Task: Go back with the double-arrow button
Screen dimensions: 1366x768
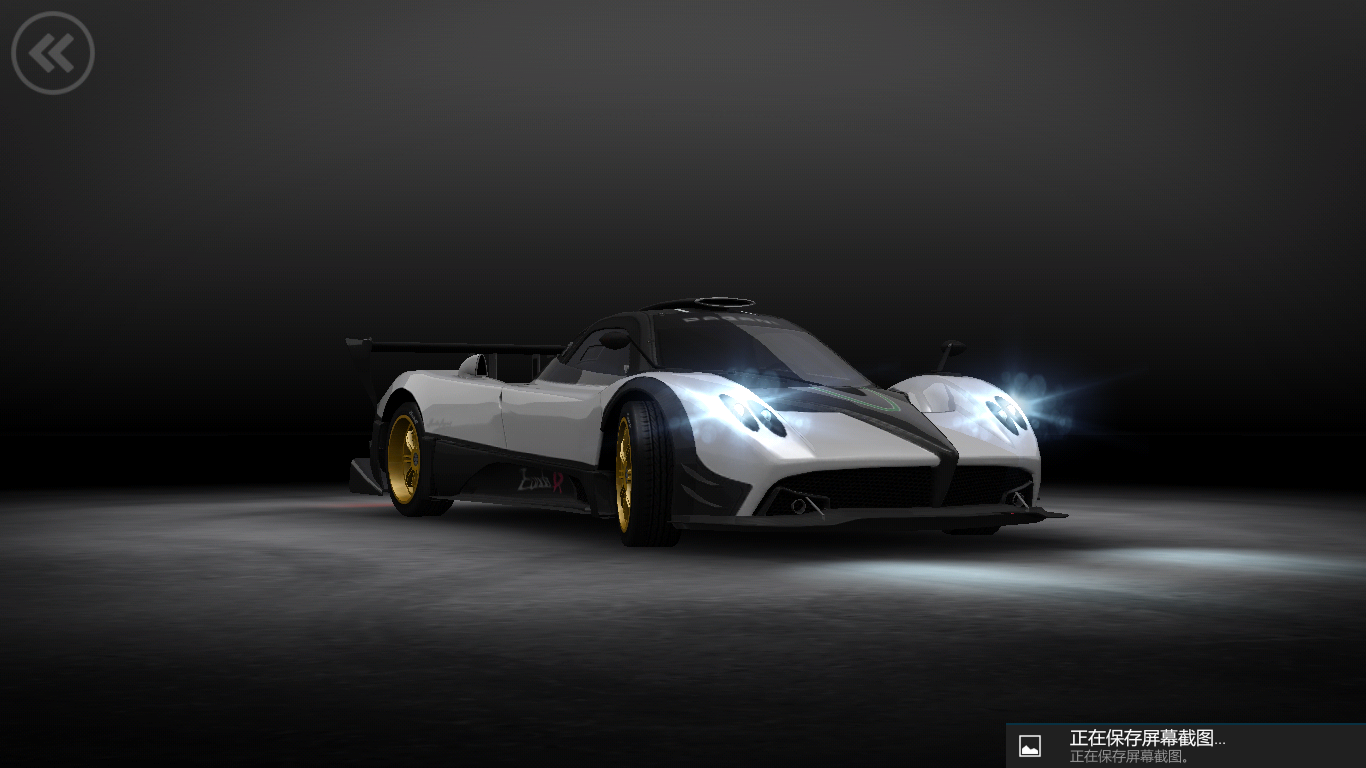Action: 53,53
